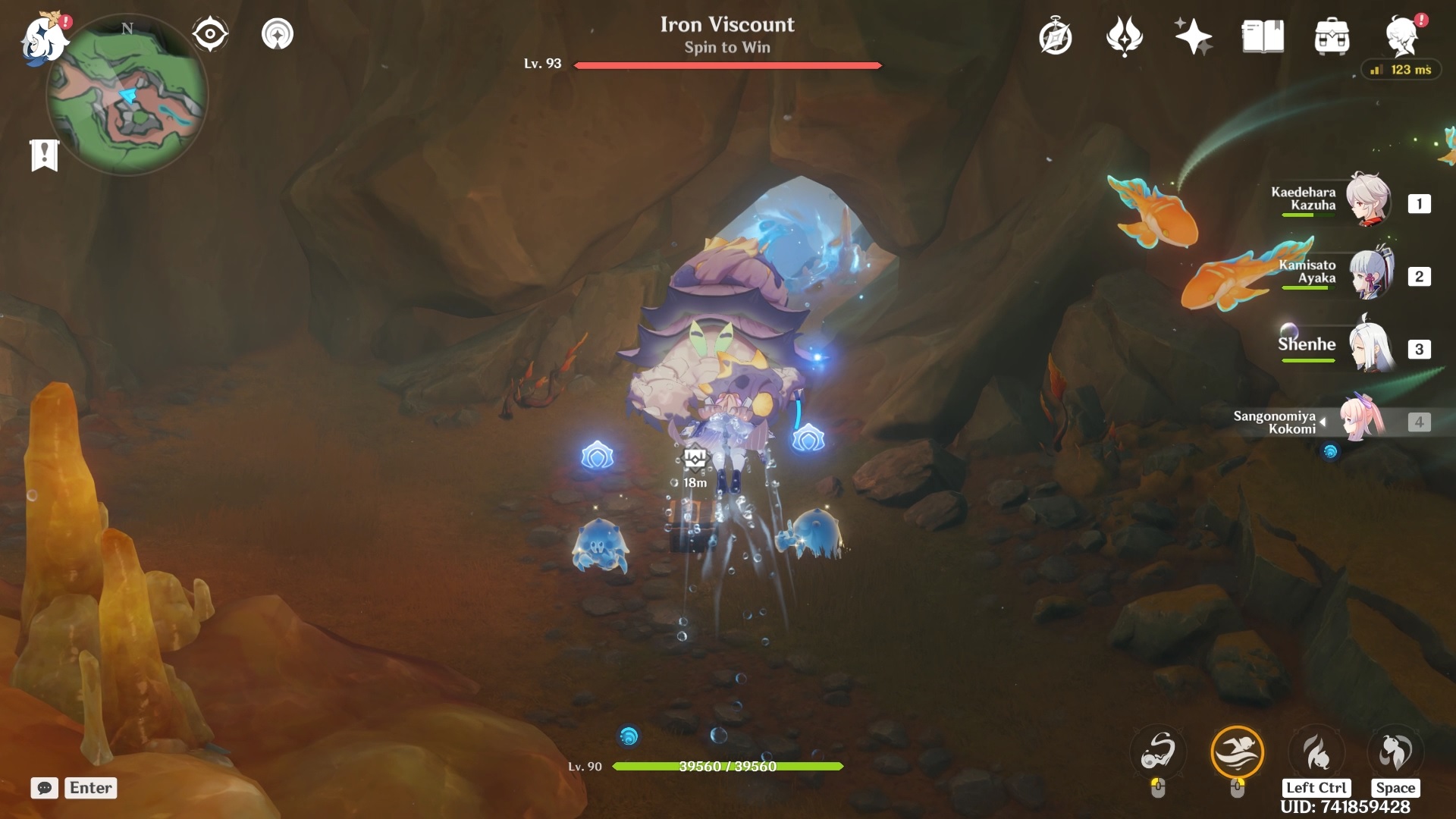Switch to Shenhe in the party
Screen dimensions: 1456x819
[1370, 347]
